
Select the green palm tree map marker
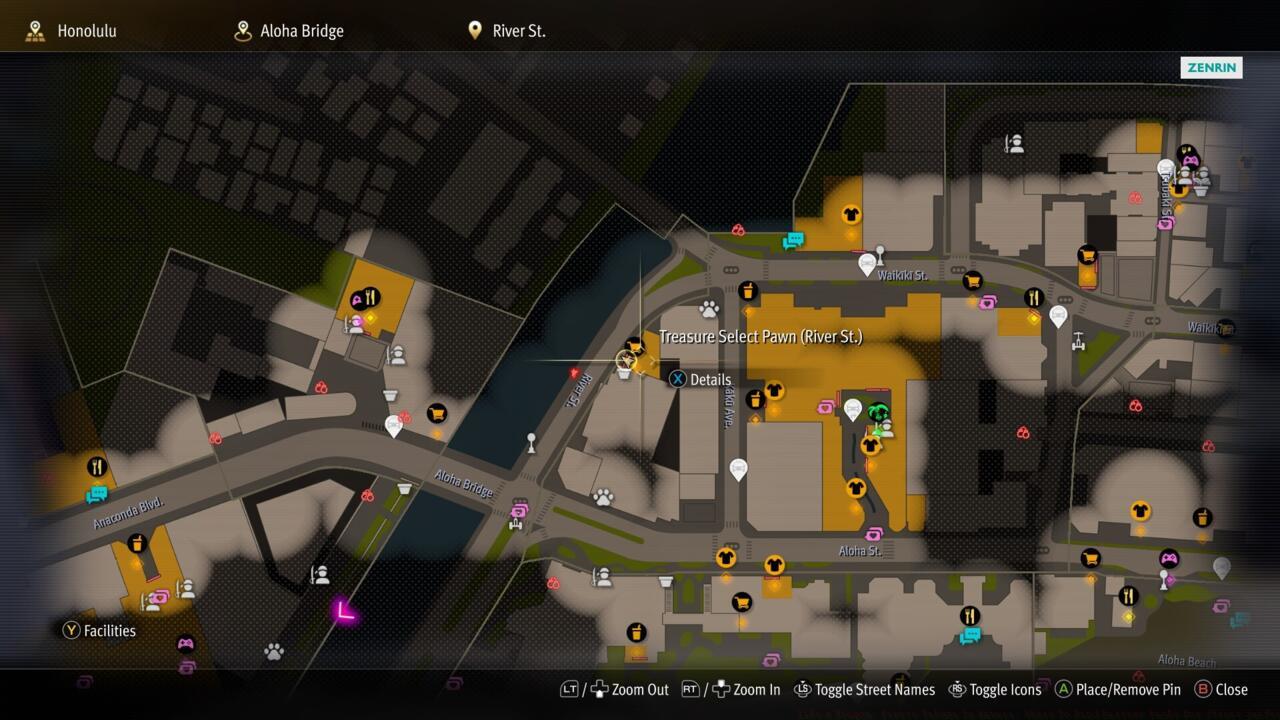click(879, 412)
